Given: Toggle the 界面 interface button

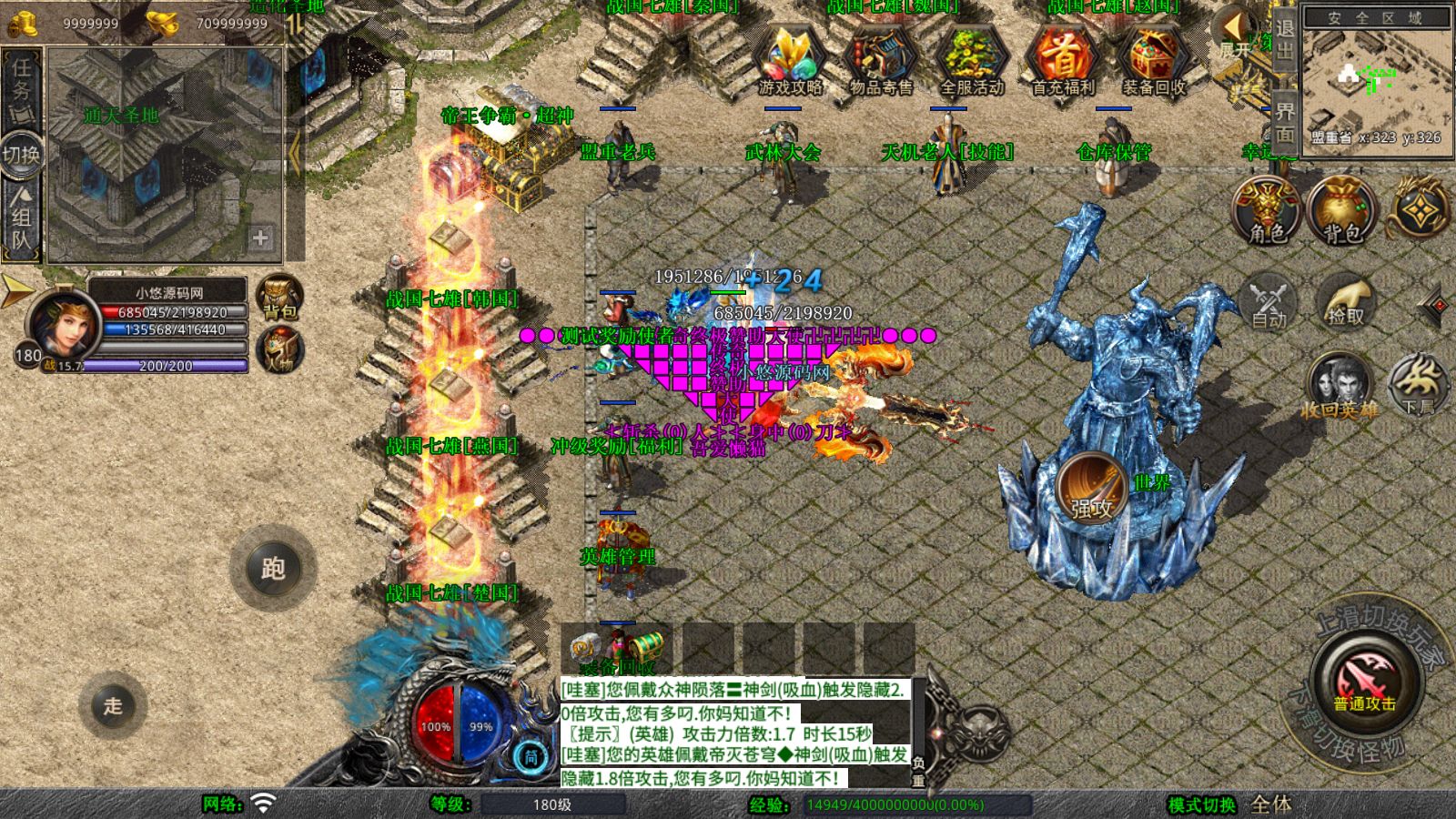Looking at the screenshot, I should coord(1284,122).
